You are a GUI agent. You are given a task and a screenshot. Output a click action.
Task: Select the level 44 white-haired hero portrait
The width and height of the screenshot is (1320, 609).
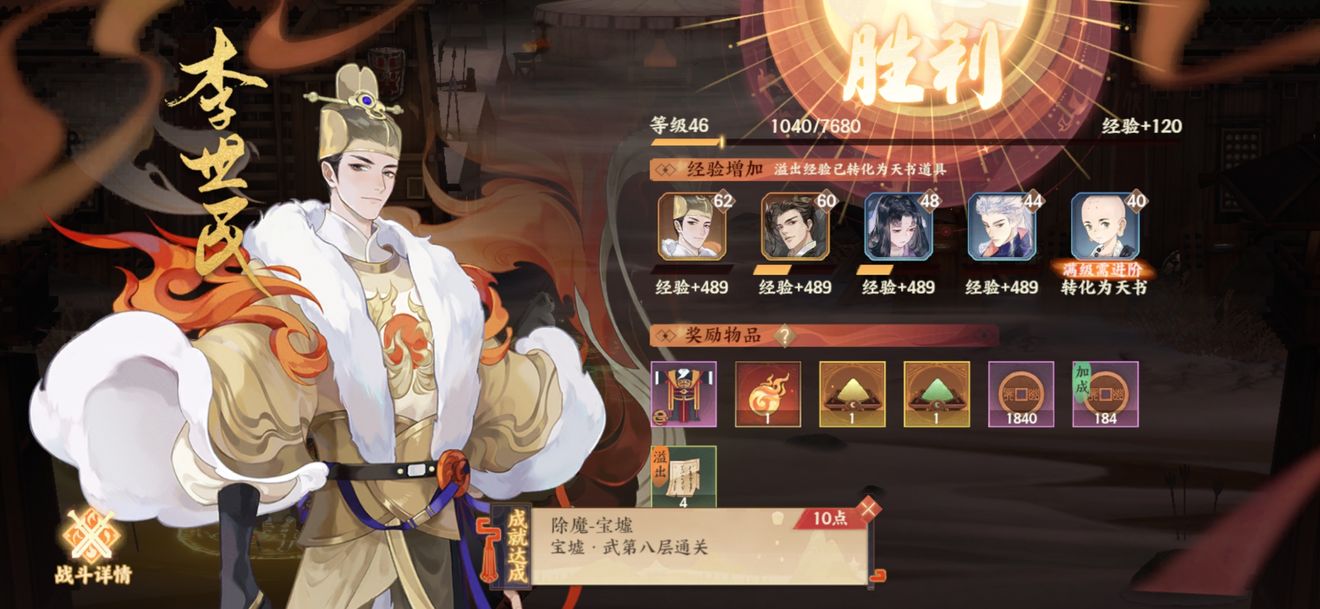tap(1001, 226)
